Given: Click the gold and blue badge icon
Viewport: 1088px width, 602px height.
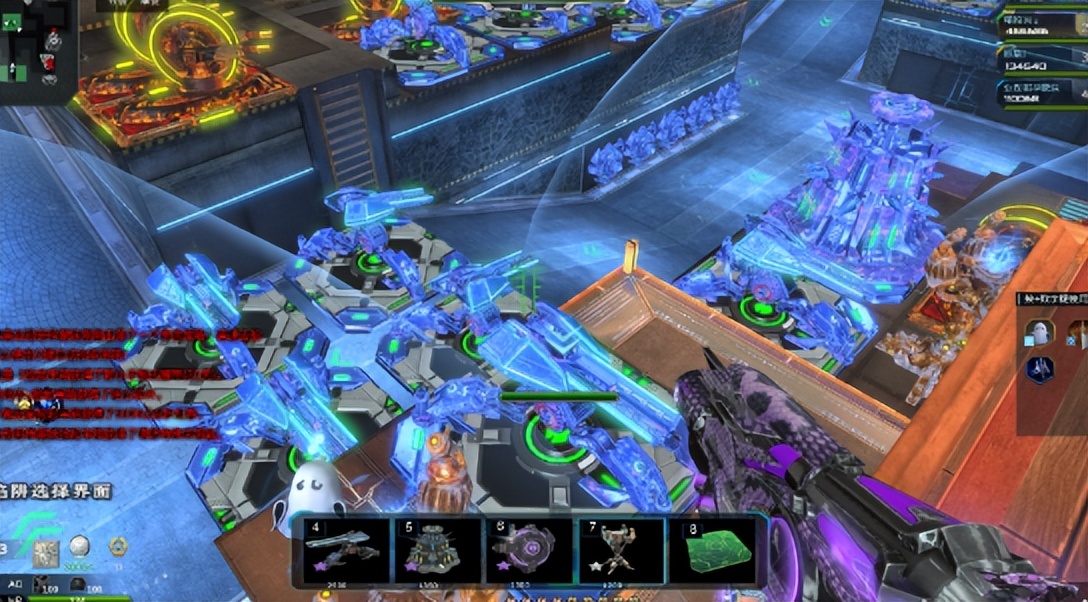Looking at the screenshot, I should pyautogui.click(x=118, y=547).
